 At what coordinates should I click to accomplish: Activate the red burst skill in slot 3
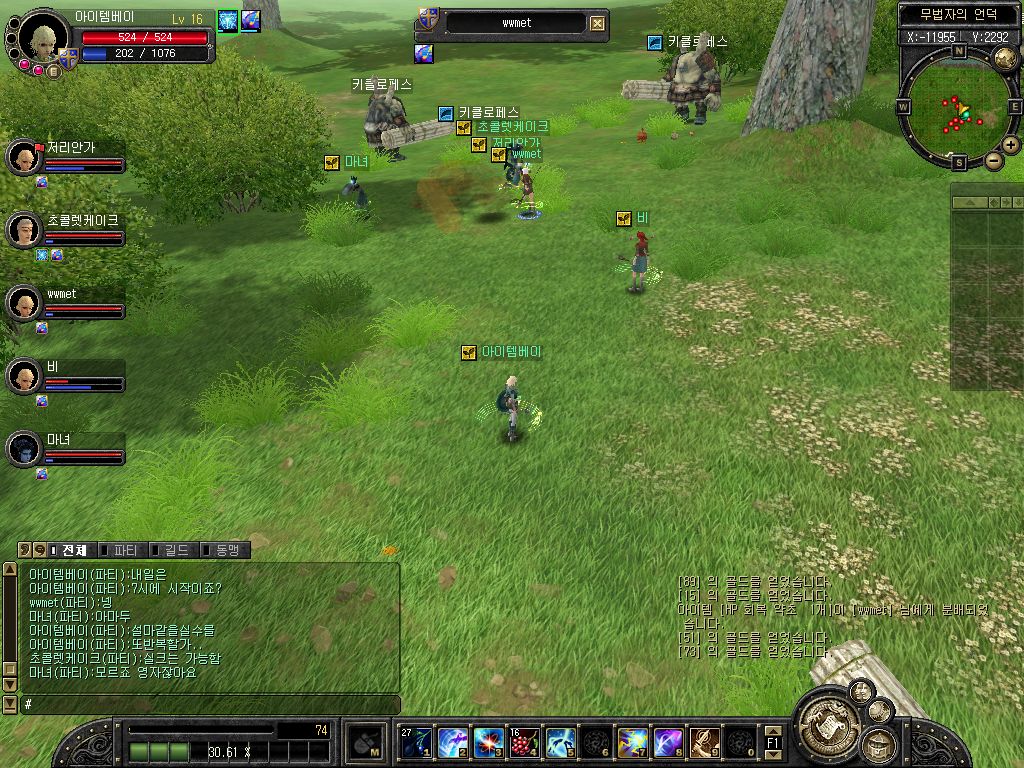point(488,742)
